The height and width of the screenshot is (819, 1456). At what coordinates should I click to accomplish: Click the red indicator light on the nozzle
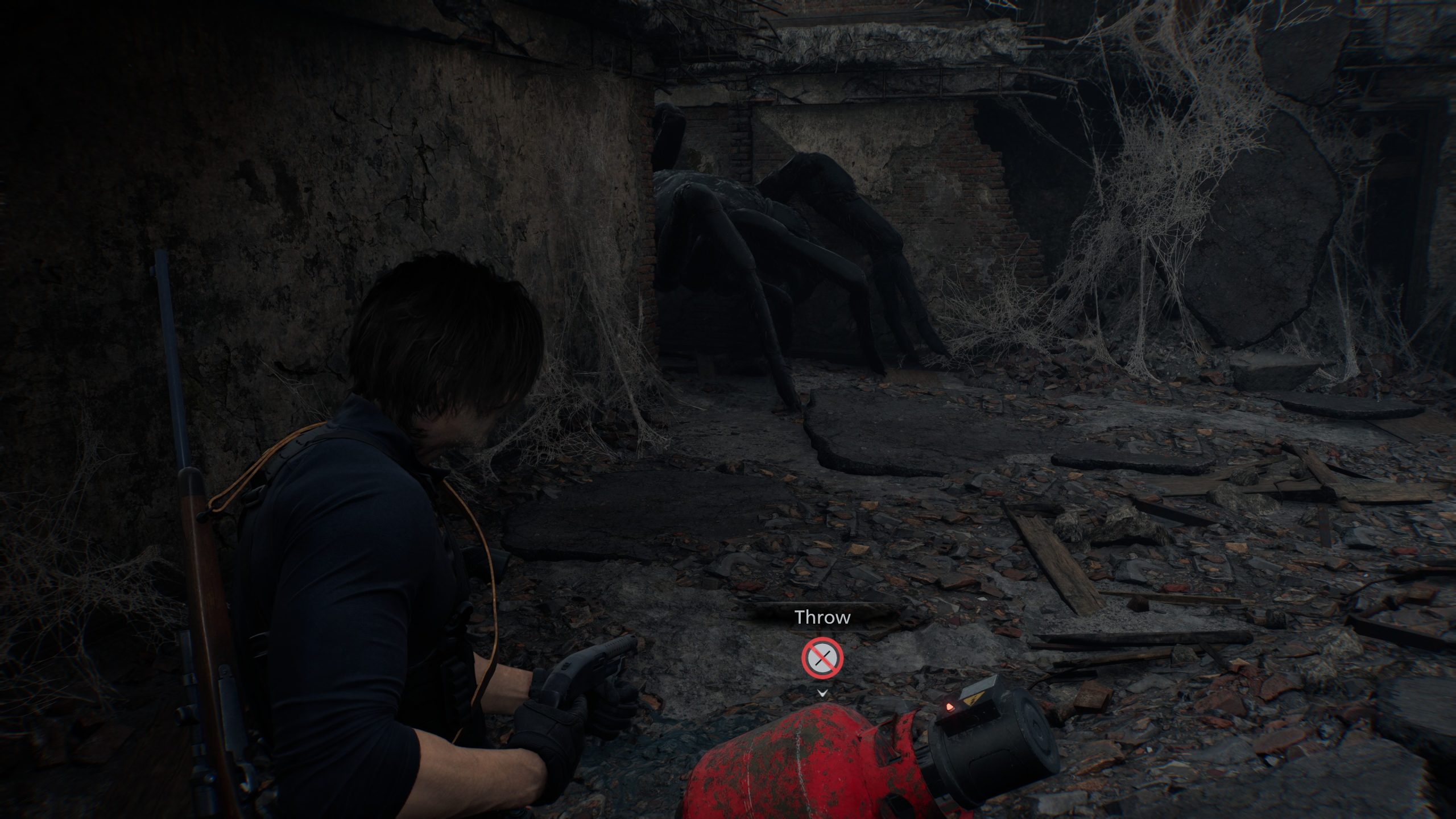point(950,708)
